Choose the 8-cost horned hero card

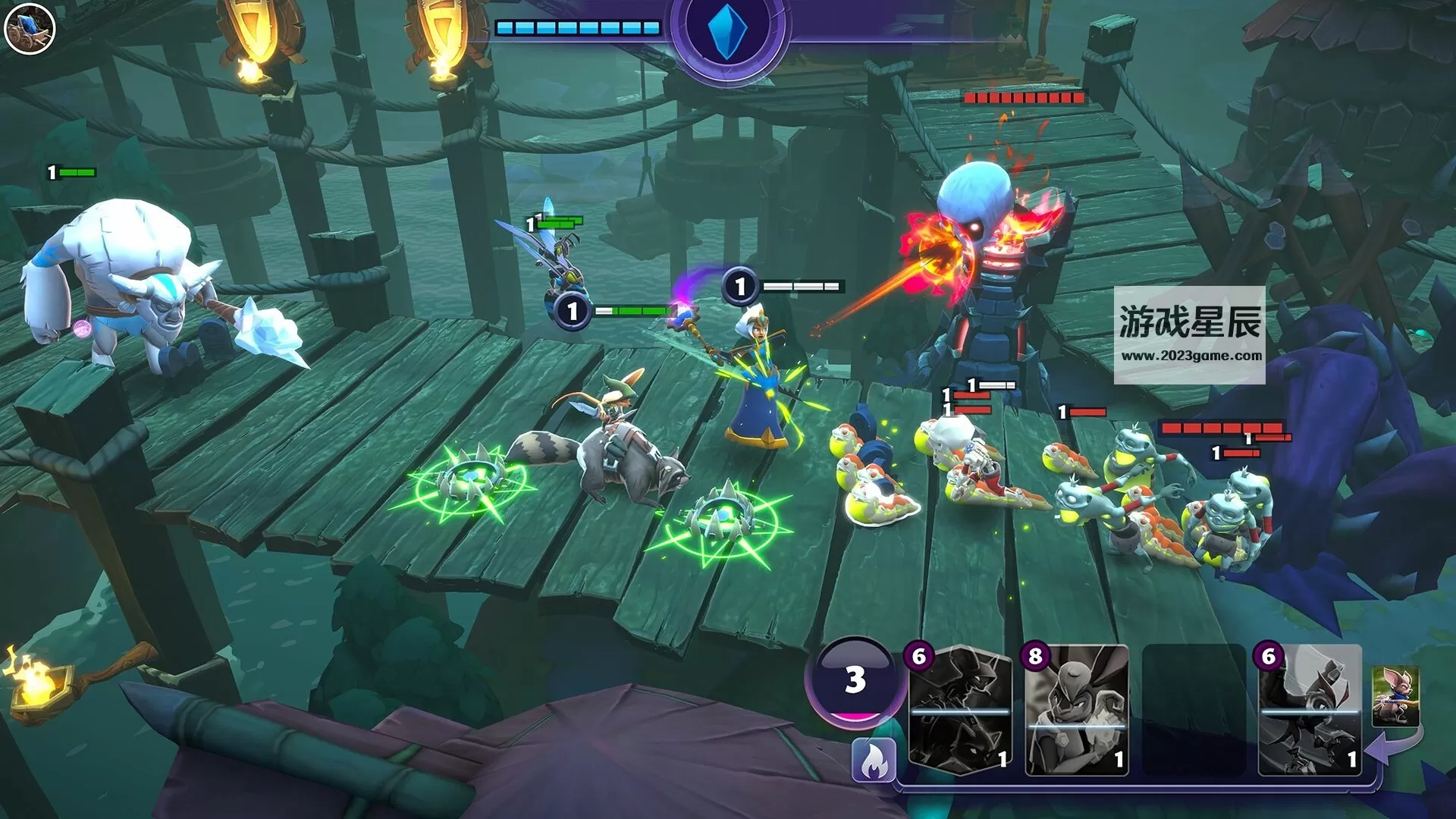click(x=1076, y=711)
